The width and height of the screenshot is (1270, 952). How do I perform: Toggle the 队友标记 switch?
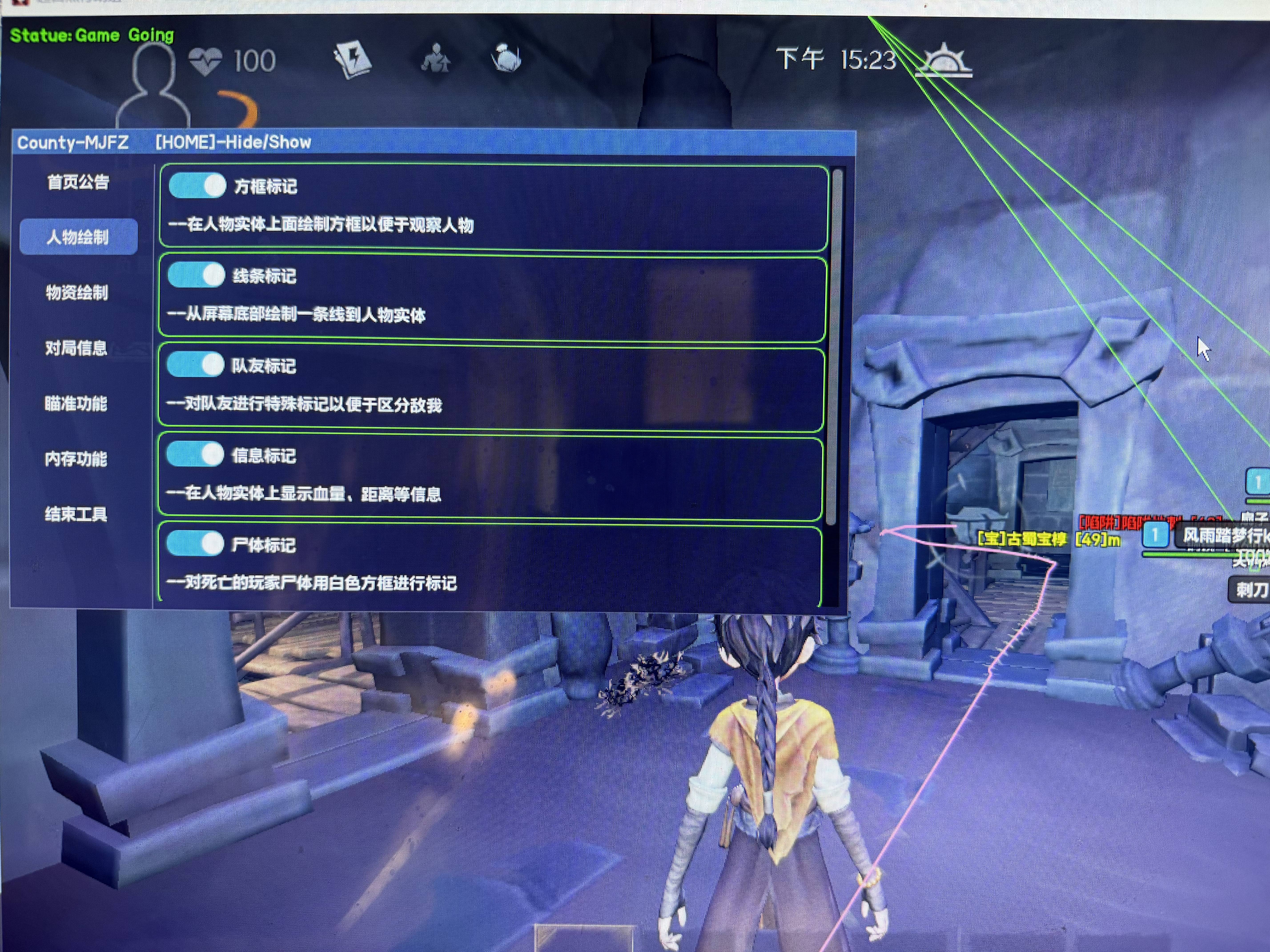click(x=195, y=365)
